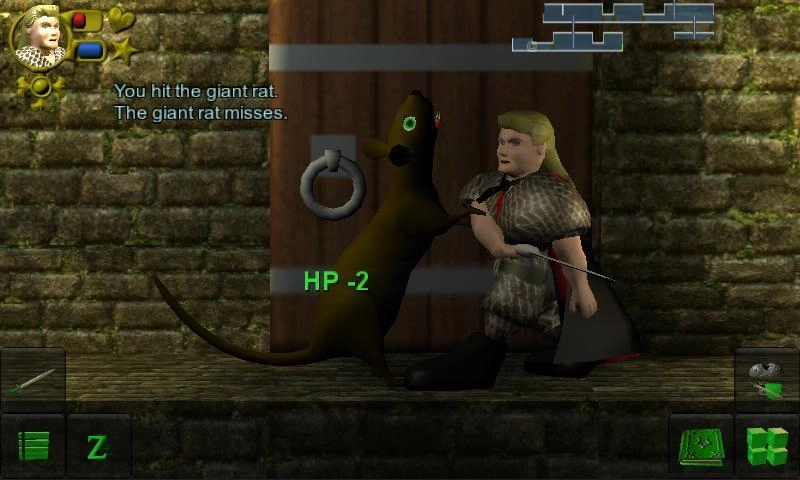This screenshot has height=480, width=800.
Task: Open the green stacked-lines menu button
Action: 33,446
